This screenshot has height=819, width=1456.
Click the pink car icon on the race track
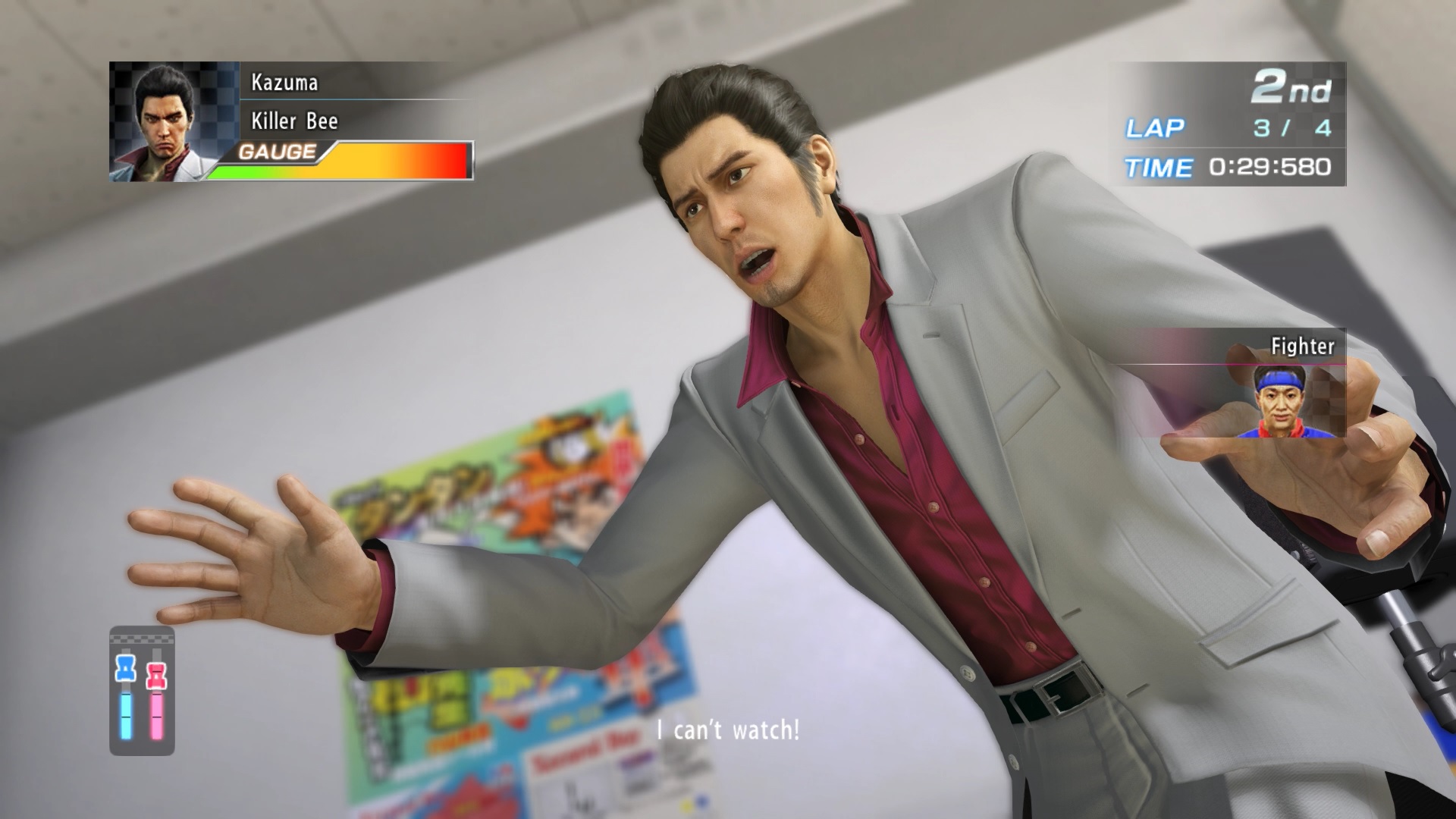[x=156, y=675]
